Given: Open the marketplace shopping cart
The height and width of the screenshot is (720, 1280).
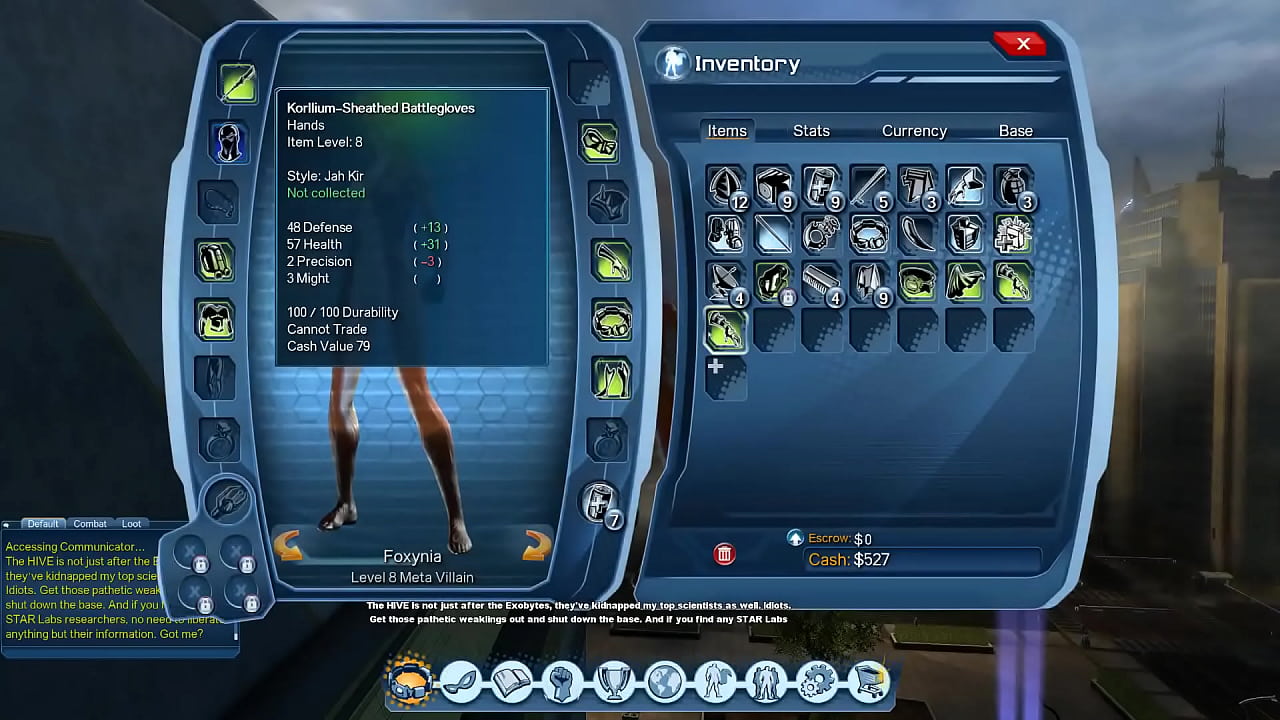Looking at the screenshot, I should pos(868,682).
